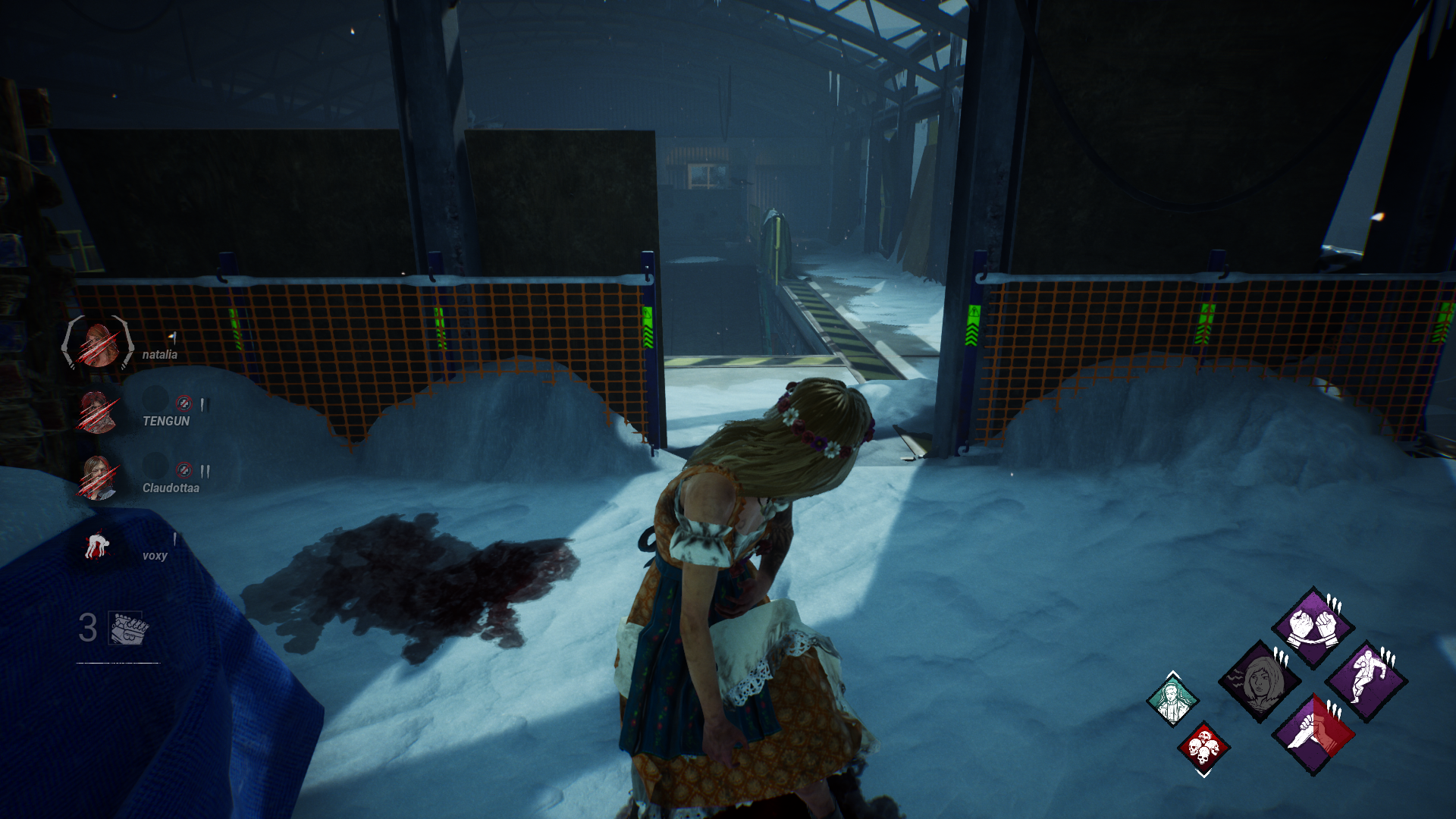The image size is (1456, 819).
Task: Click the voxy player name
Action: click(x=155, y=556)
